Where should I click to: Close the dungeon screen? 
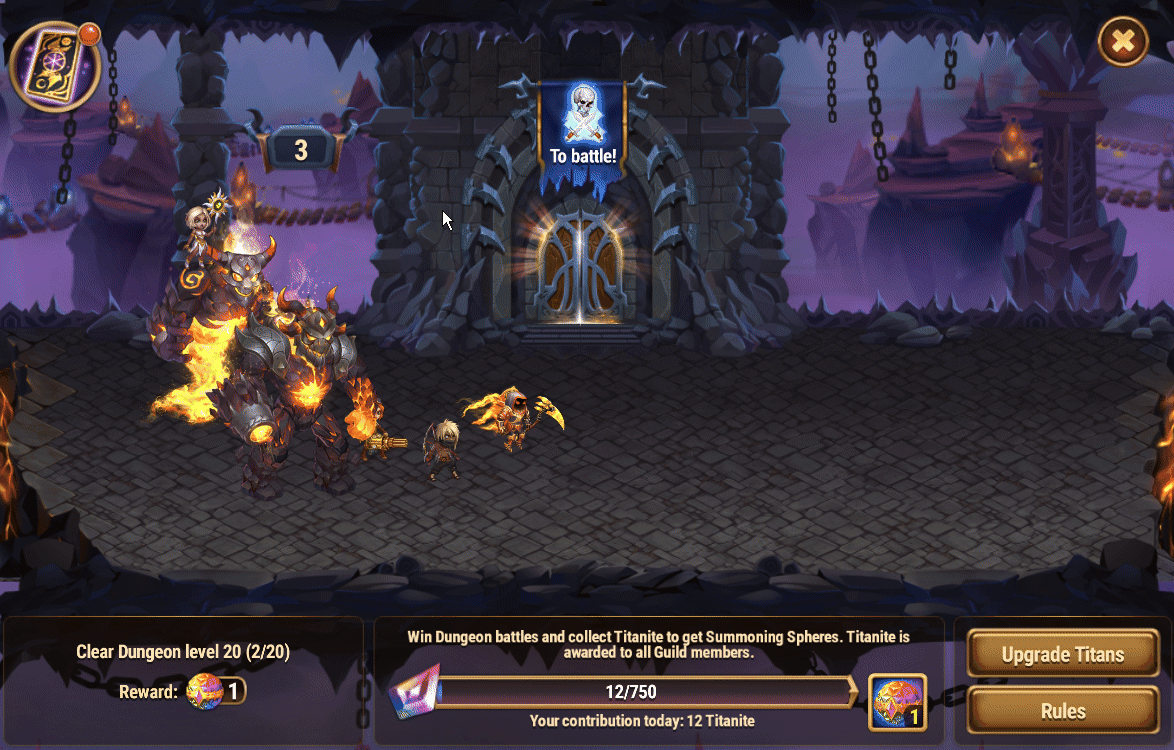(x=1123, y=41)
